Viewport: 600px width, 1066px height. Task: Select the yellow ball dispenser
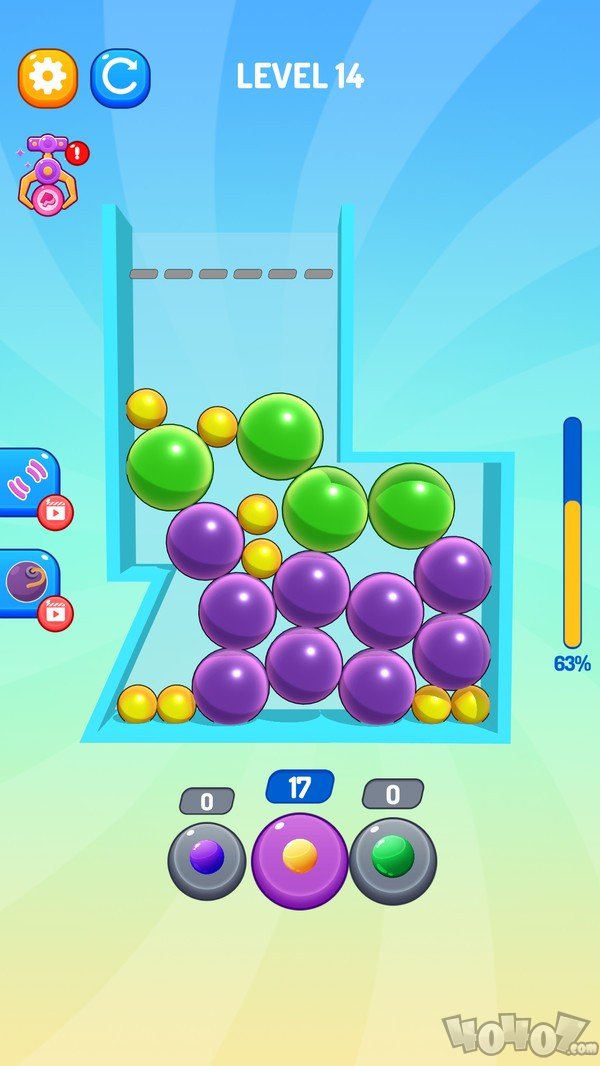point(299,860)
